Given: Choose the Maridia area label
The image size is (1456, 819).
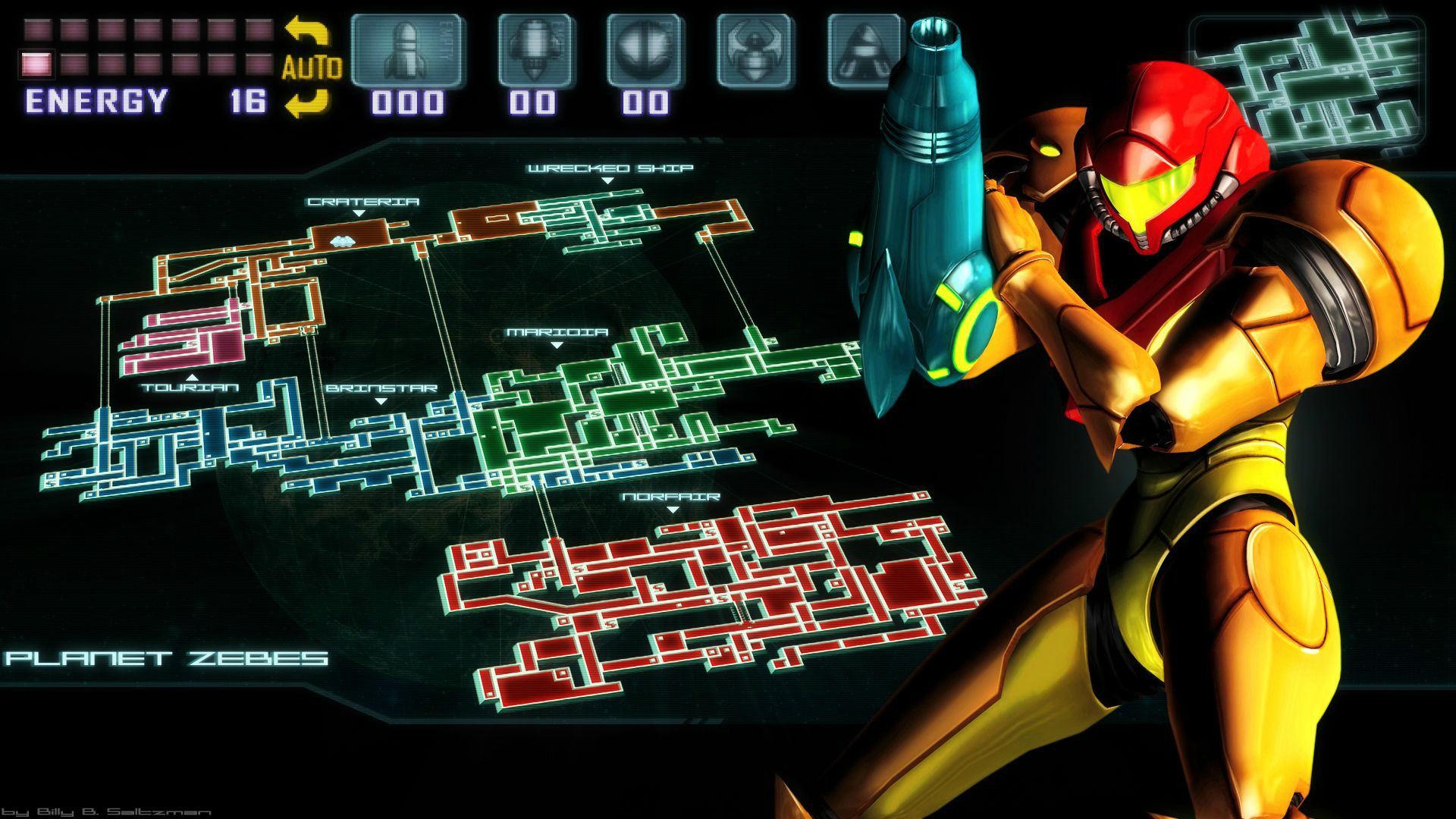Looking at the screenshot, I should pyautogui.click(x=557, y=332).
